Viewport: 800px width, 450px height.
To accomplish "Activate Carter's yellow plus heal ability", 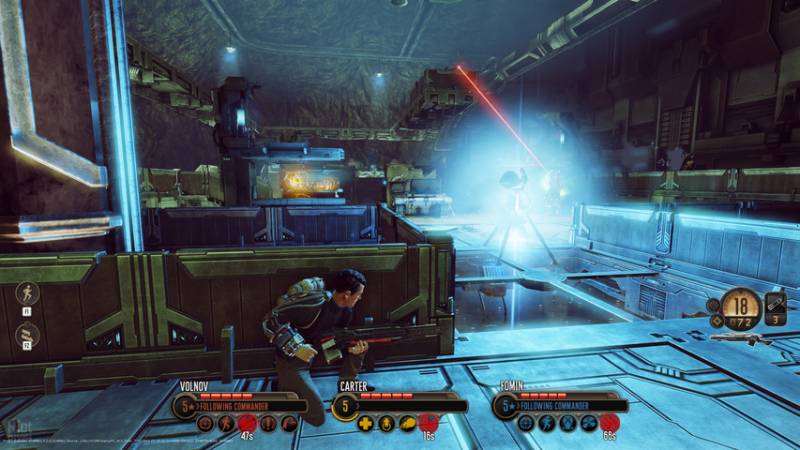I will coord(366,423).
